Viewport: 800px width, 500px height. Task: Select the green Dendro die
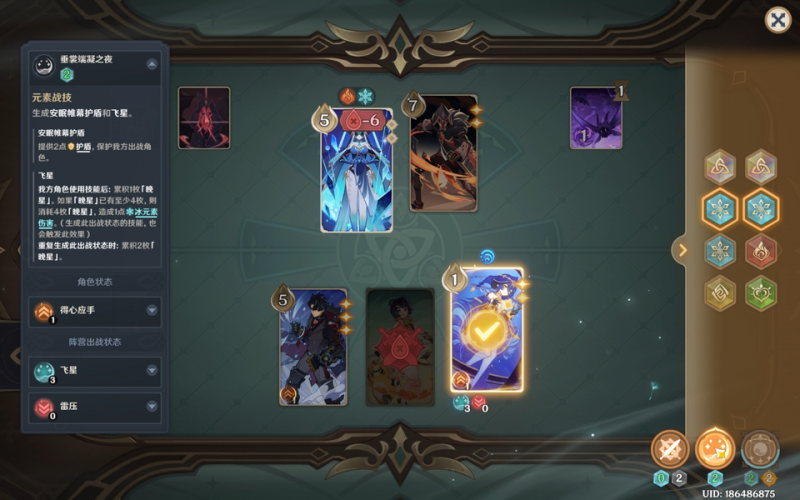(x=760, y=293)
